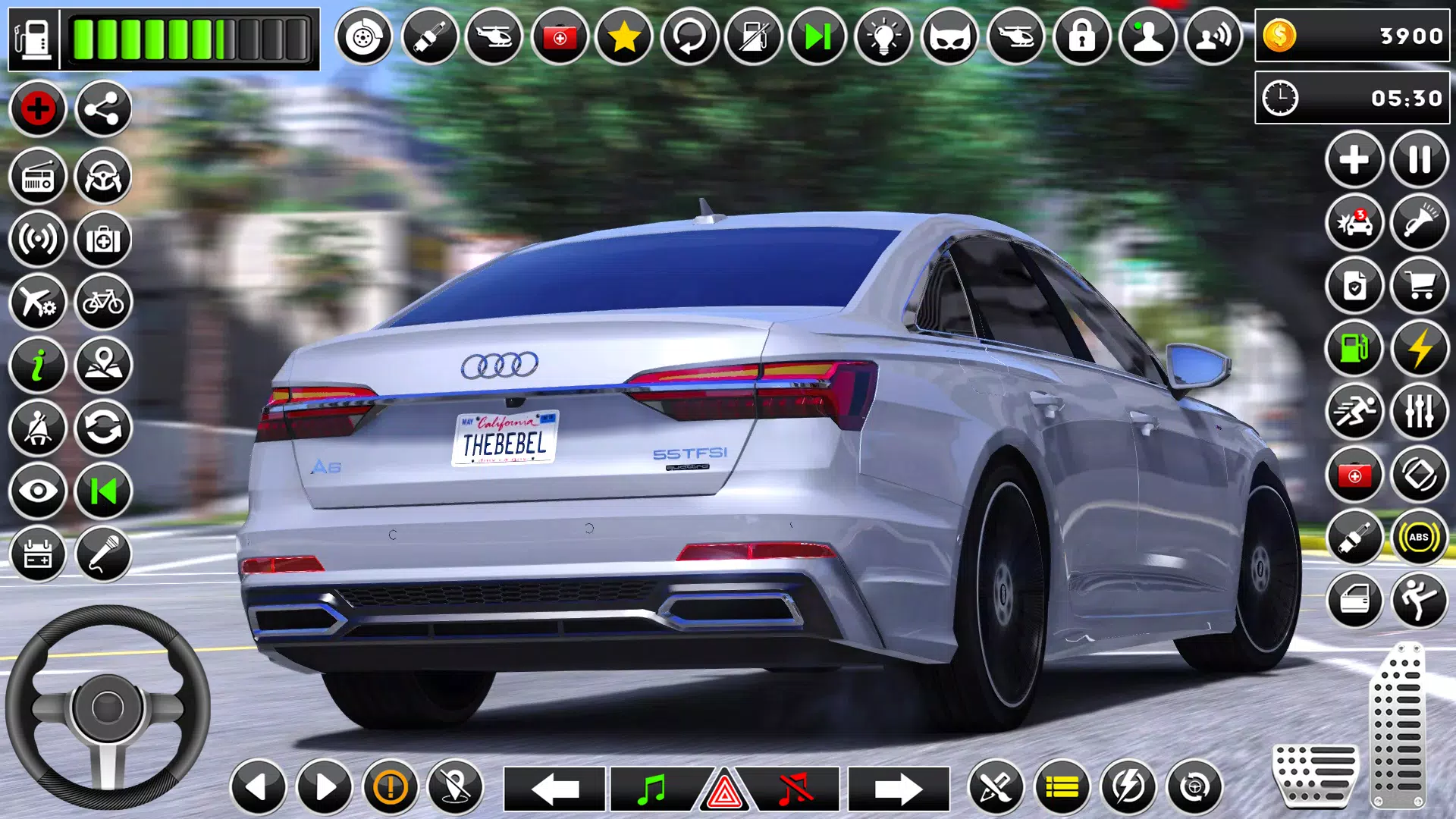Open the map location icon
The image size is (1456, 819).
point(103,364)
